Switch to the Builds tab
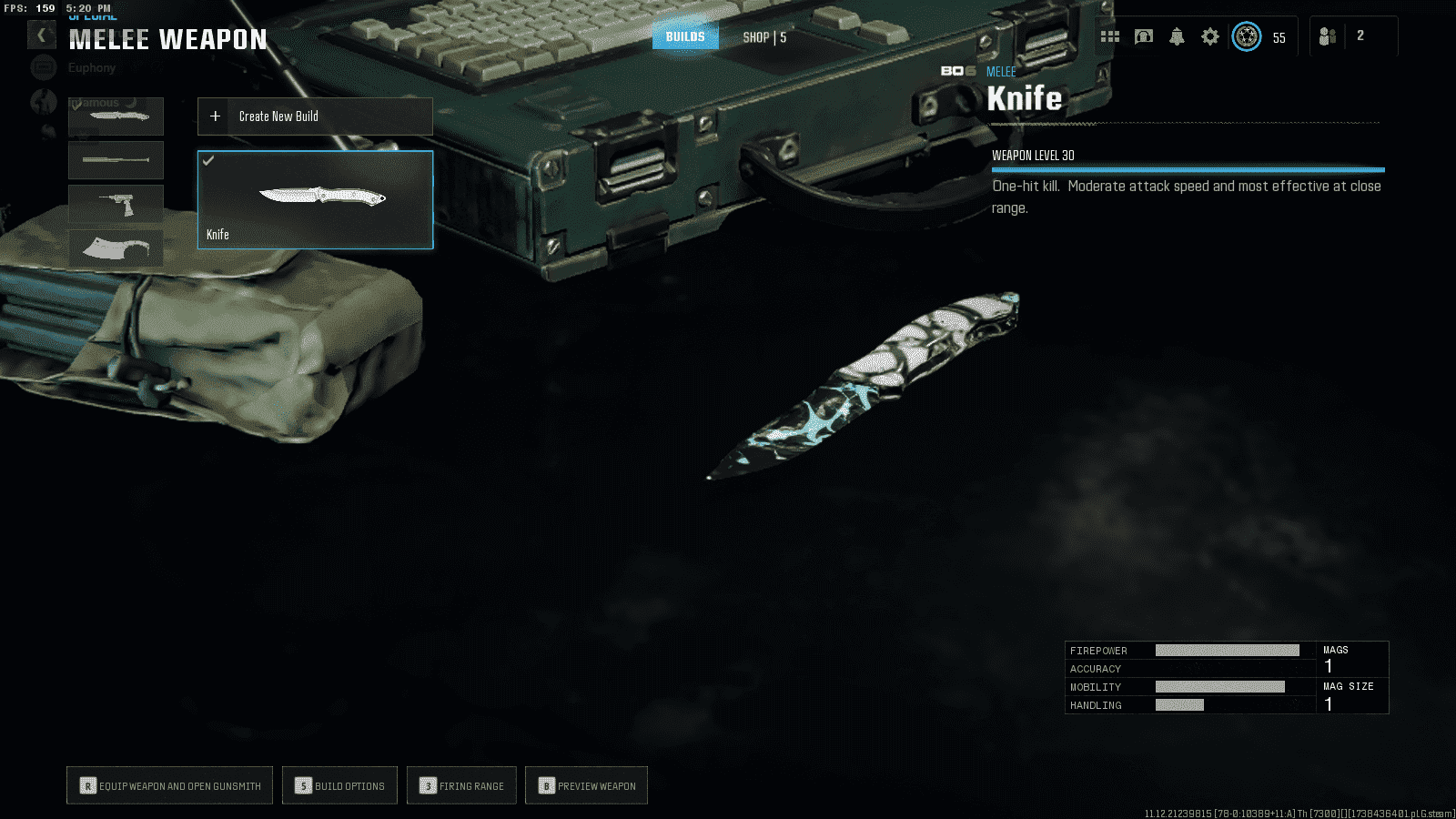Viewport: 1456px width, 819px height. [x=685, y=37]
